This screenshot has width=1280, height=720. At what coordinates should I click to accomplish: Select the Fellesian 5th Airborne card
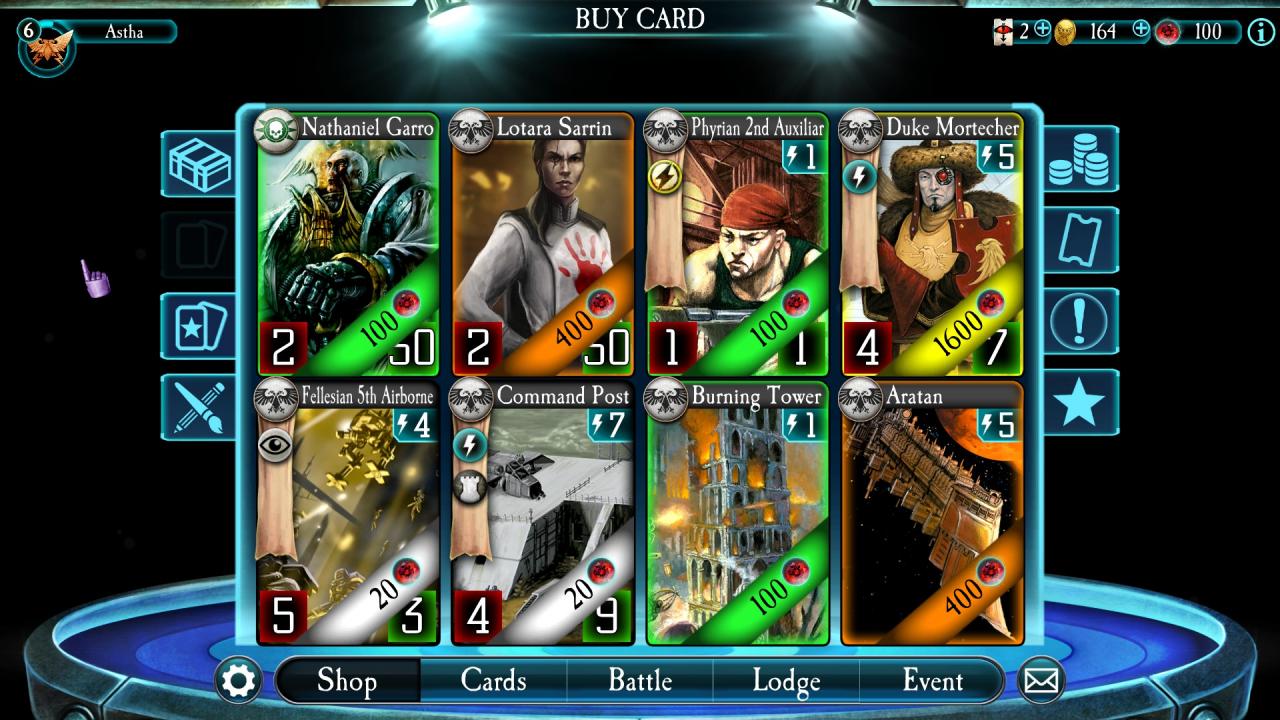(x=347, y=512)
